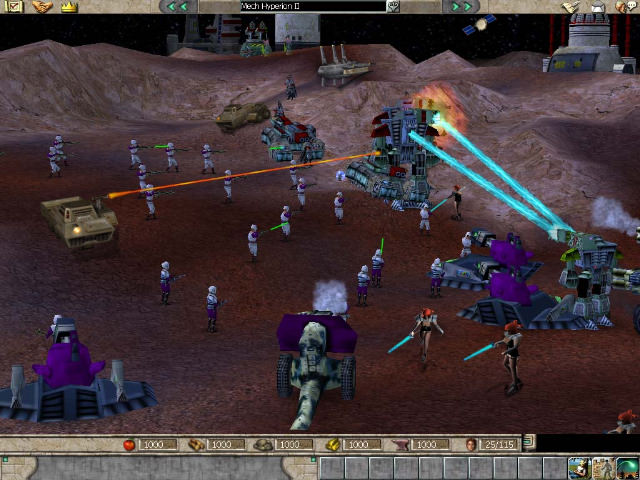
Task: Click the Mech Hyperion II name field
Action: pos(312,7)
